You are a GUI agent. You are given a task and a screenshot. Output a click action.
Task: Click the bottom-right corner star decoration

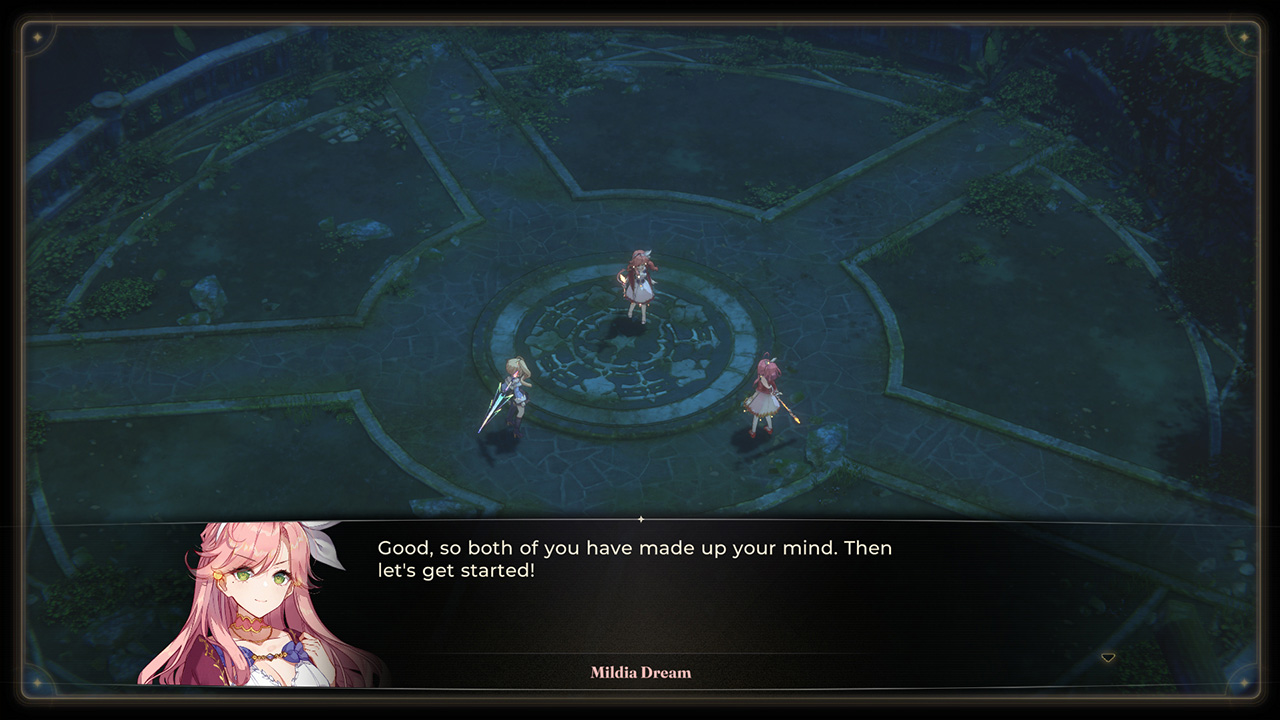[1242, 682]
